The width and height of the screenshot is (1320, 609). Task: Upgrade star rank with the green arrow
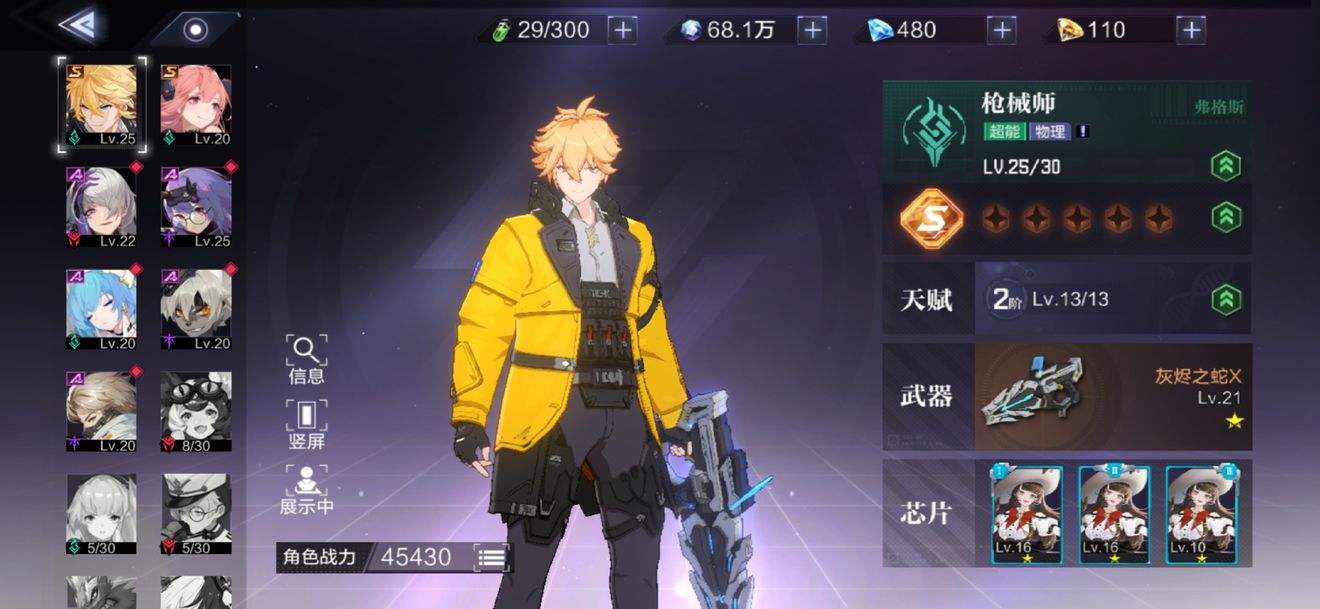point(1225,218)
